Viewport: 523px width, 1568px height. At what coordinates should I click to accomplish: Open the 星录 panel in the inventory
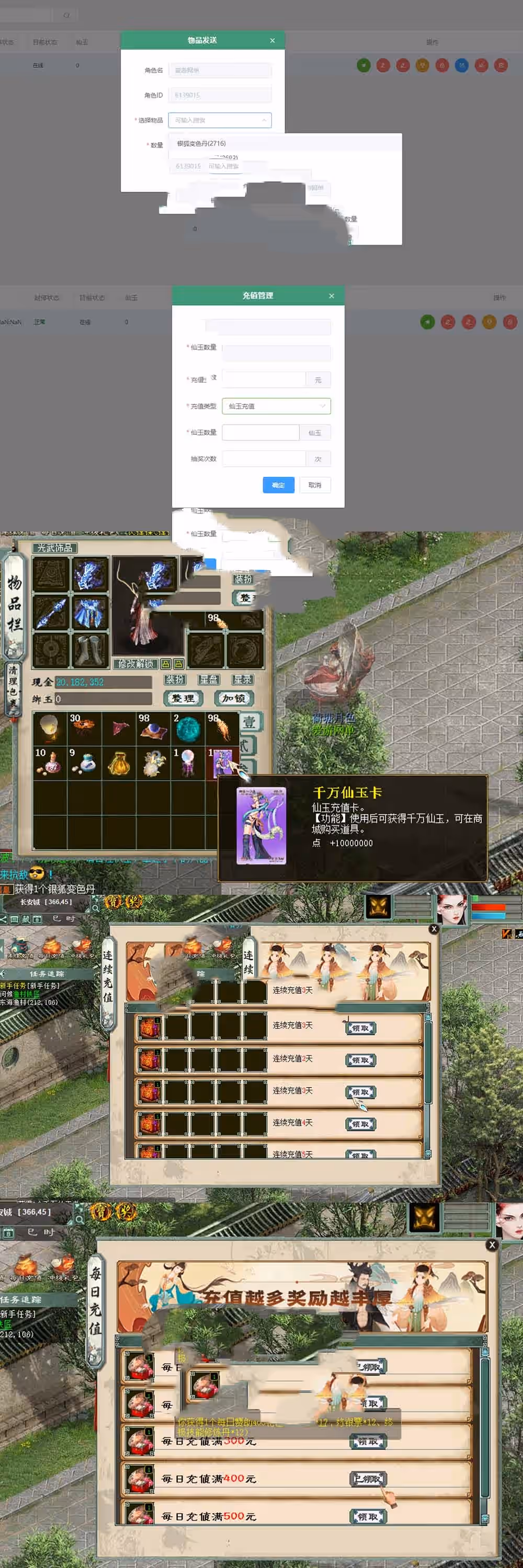point(242,679)
